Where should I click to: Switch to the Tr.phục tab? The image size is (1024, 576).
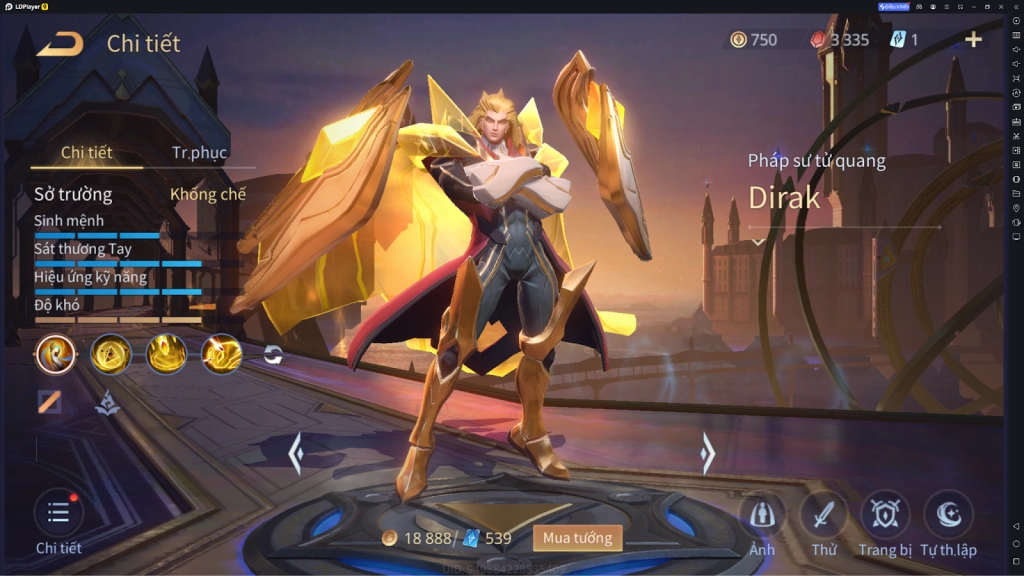click(x=199, y=153)
